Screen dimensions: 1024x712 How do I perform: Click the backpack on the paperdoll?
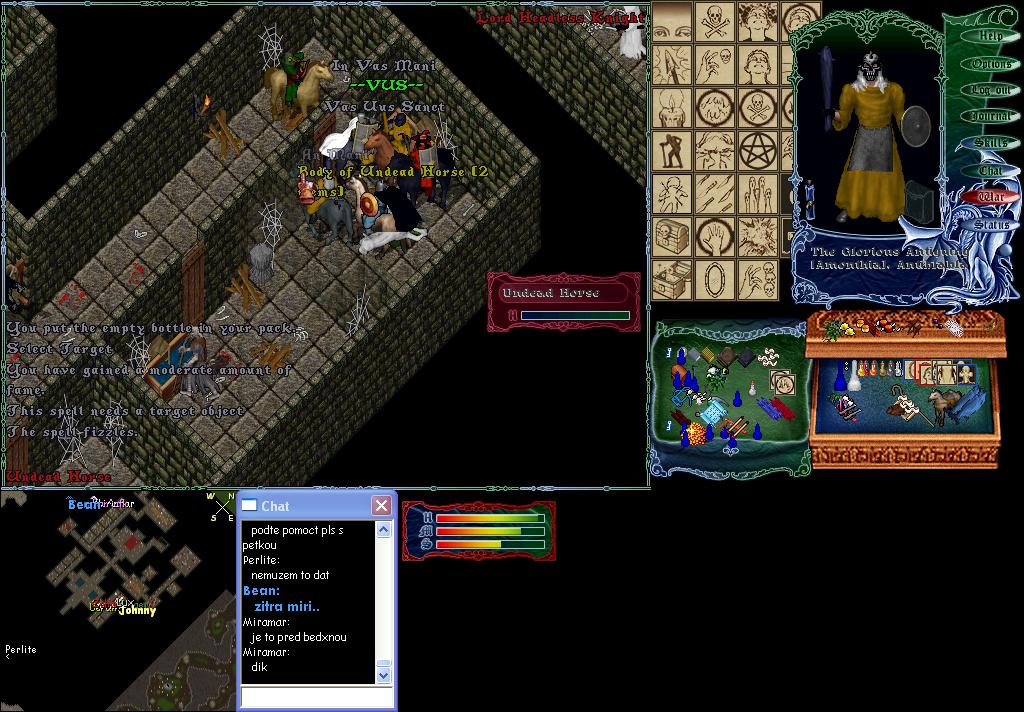[919, 198]
